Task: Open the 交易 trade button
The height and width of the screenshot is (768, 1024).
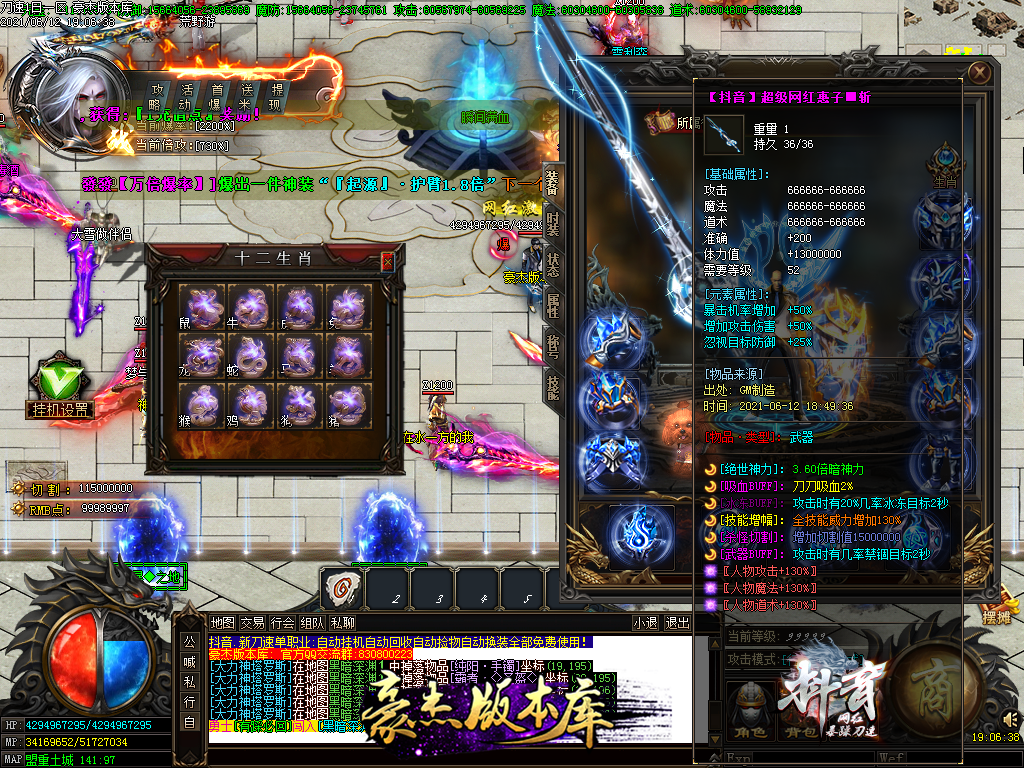Action: click(252, 622)
